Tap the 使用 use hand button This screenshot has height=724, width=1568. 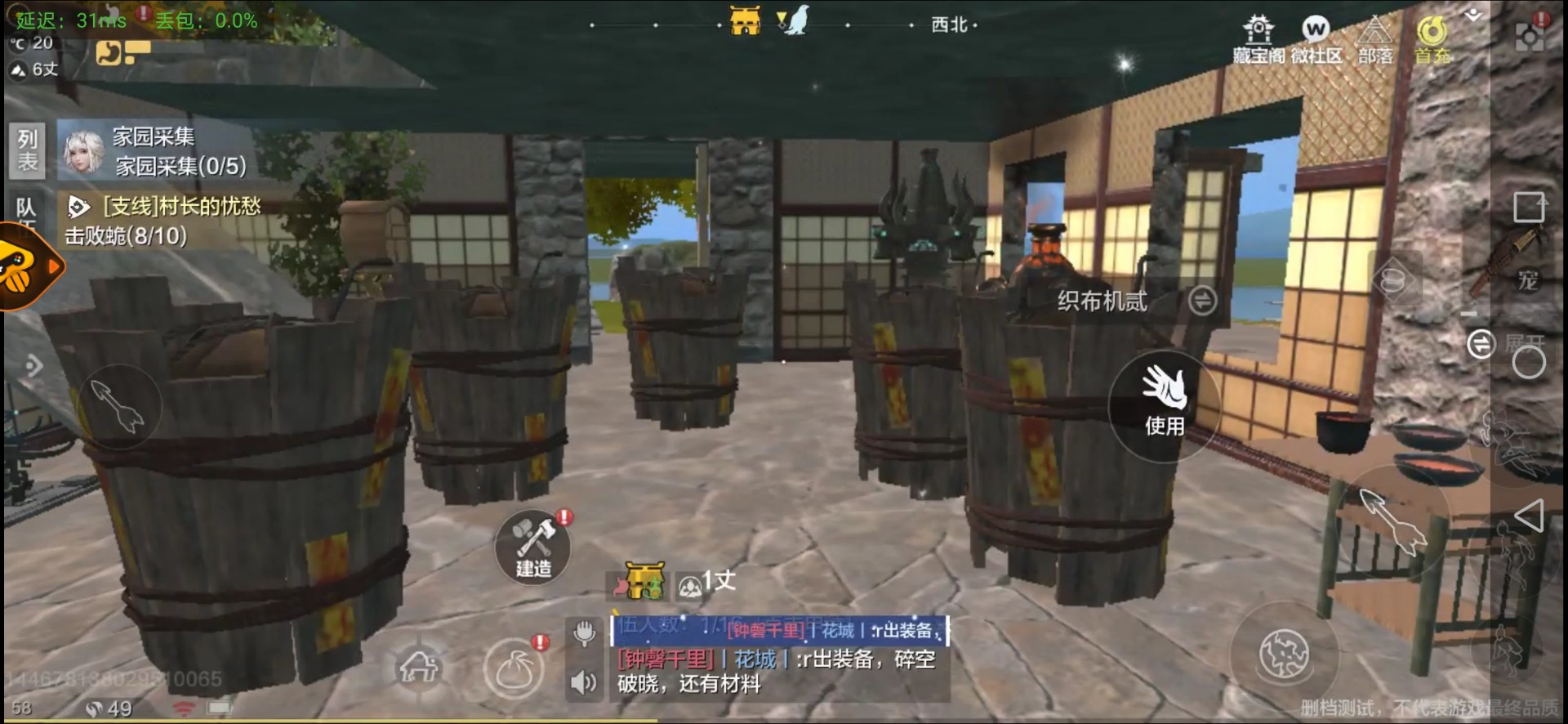1164,400
